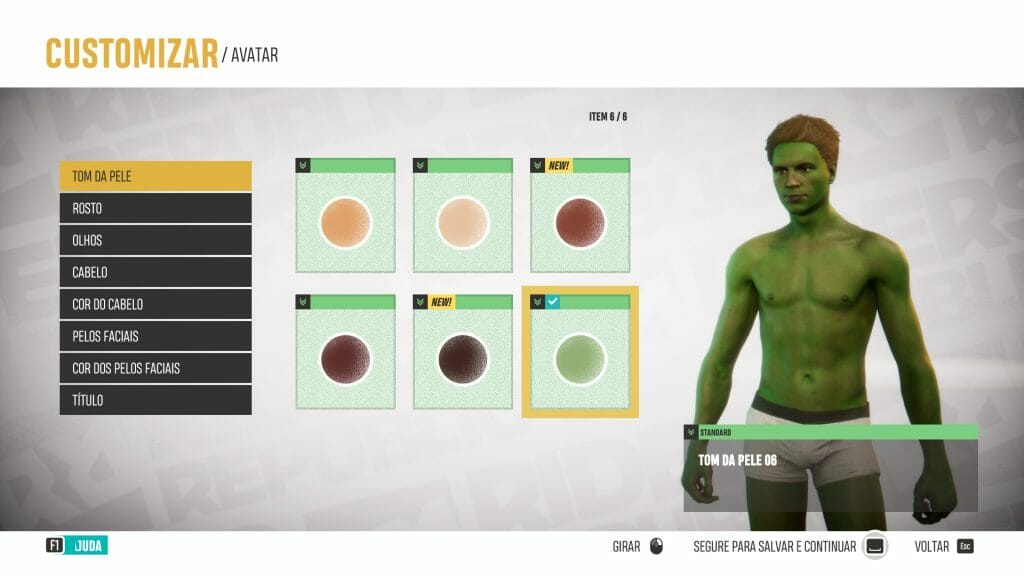The width and height of the screenshot is (1024, 576).
Task: Go back with the Voltar button
Action: click(x=943, y=547)
